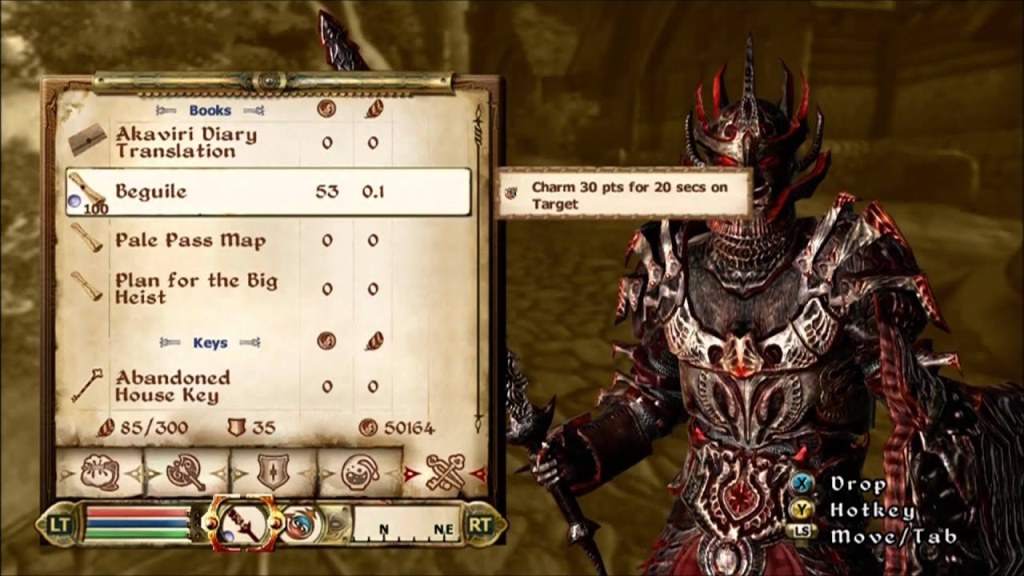Select the Beguile scroll row
Image resolution: width=1024 pixels, height=576 pixels.
(268, 192)
